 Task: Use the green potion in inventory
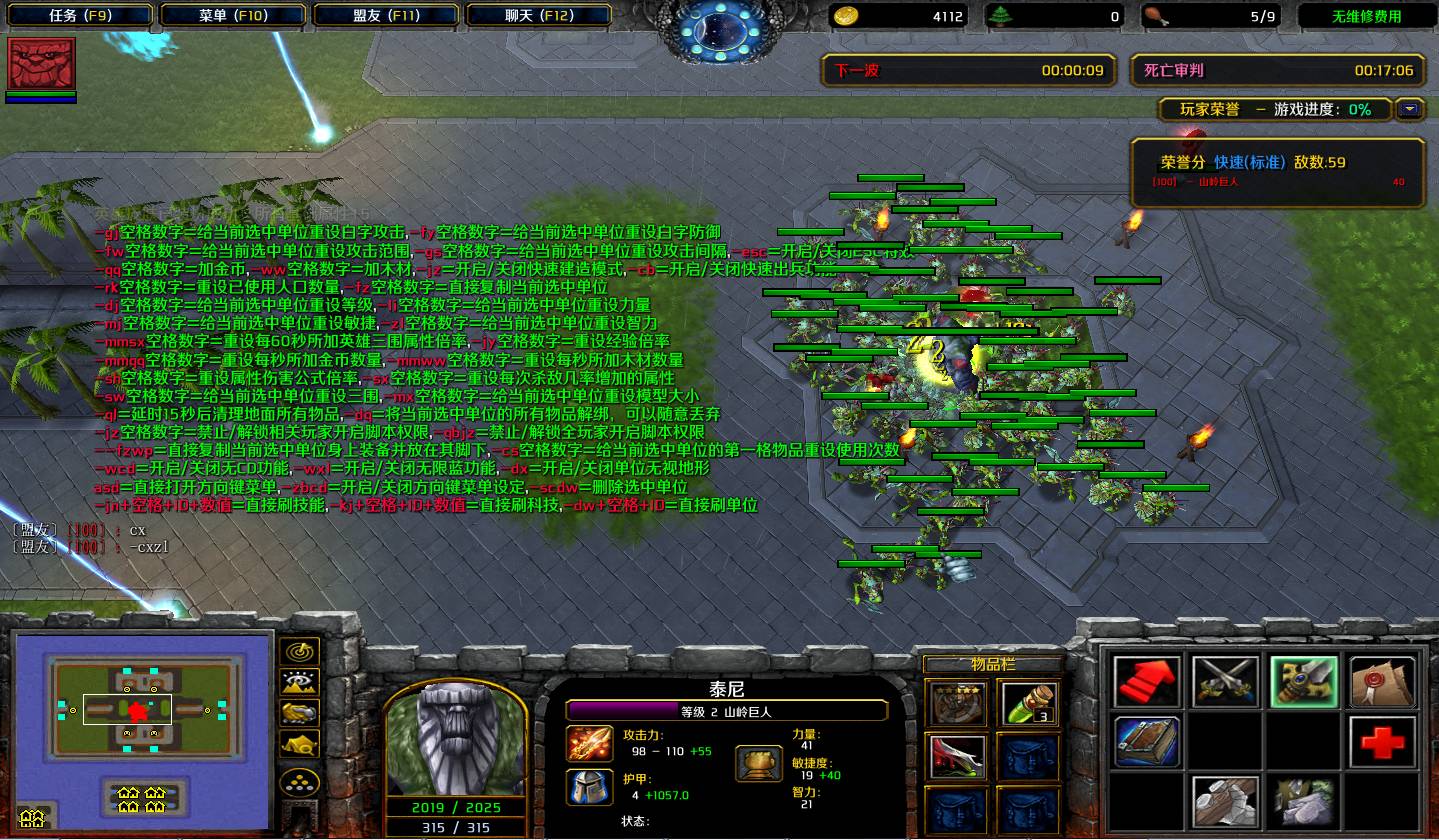point(1028,704)
